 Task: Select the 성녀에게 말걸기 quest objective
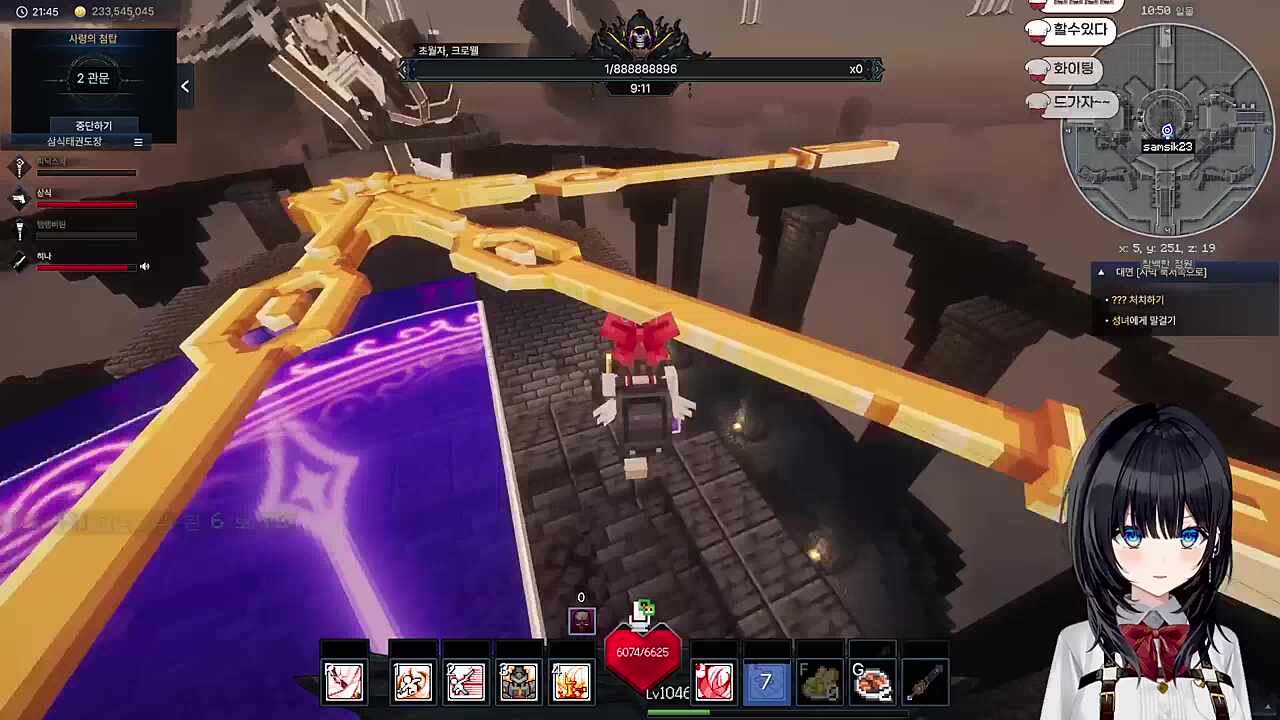click(1144, 321)
